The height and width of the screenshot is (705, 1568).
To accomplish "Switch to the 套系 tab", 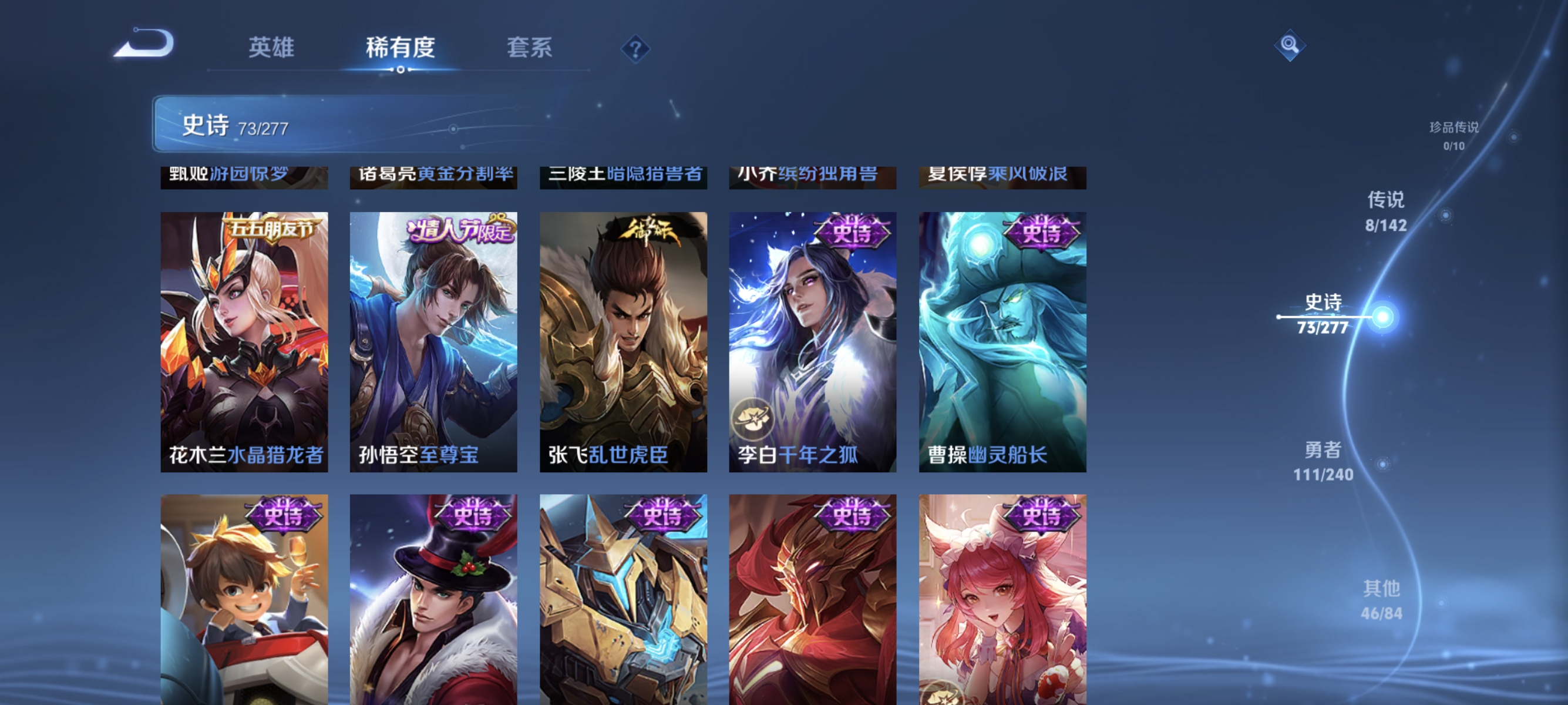I will [531, 48].
